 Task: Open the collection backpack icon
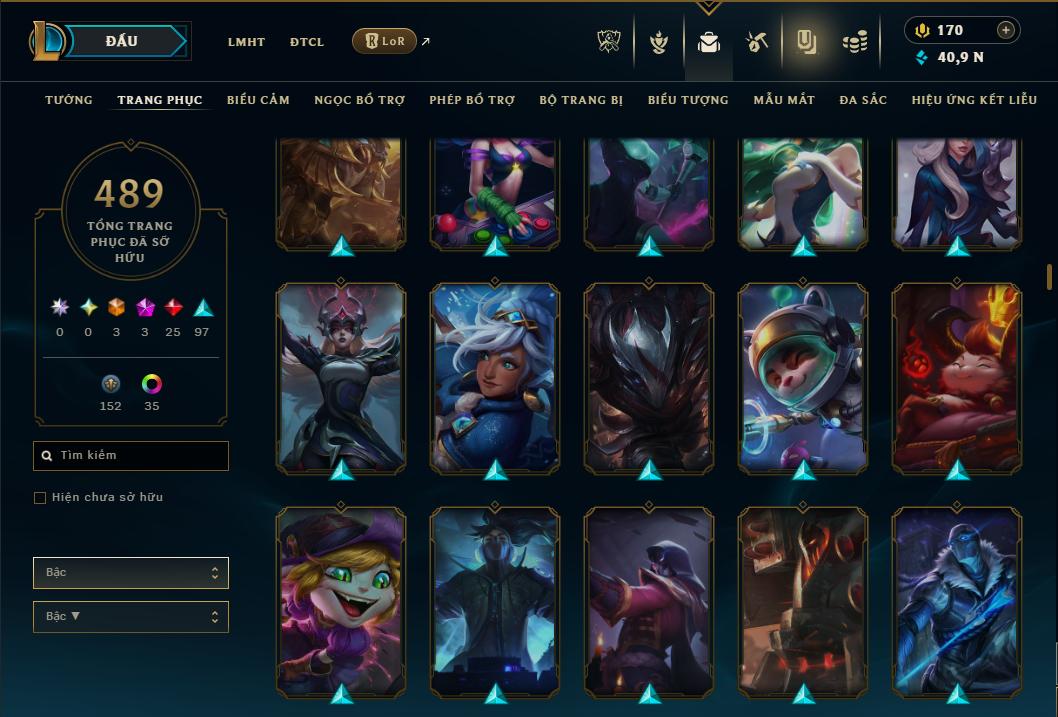click(x=709, y=42)
